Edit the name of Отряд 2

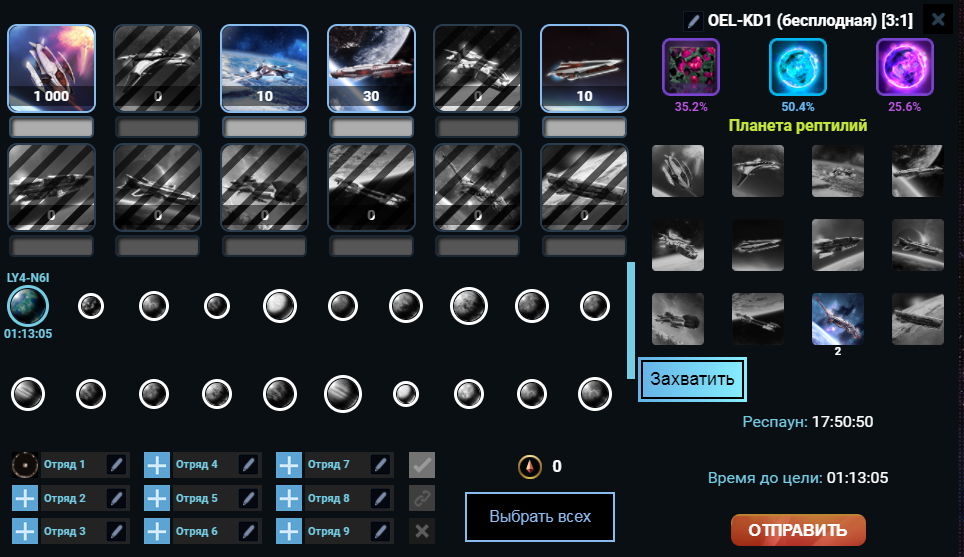(116, 498)
